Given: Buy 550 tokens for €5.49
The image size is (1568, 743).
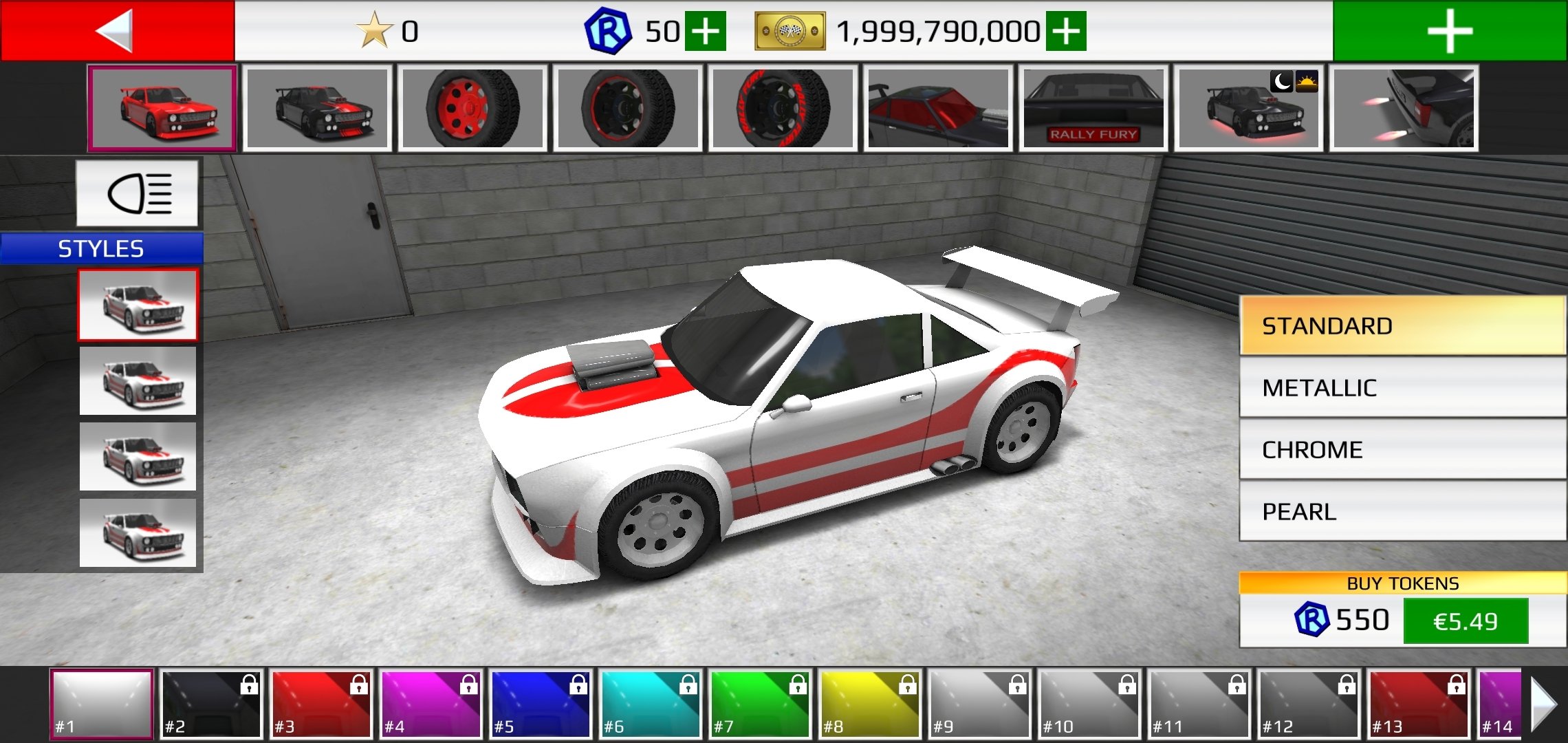Looking at the screenshot, I should (1468, 619).
